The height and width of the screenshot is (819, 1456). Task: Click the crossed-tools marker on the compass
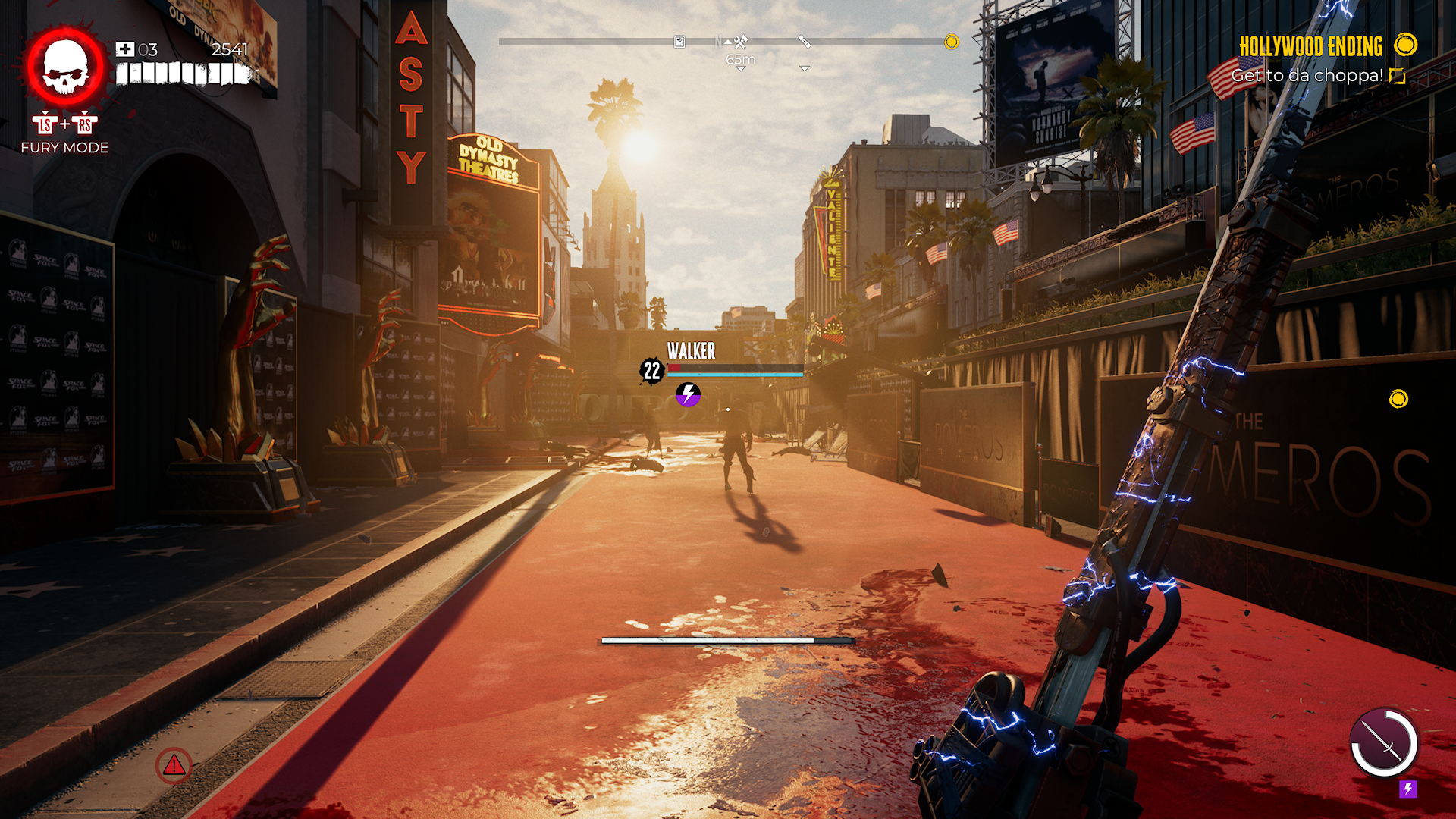pos(741,42)
